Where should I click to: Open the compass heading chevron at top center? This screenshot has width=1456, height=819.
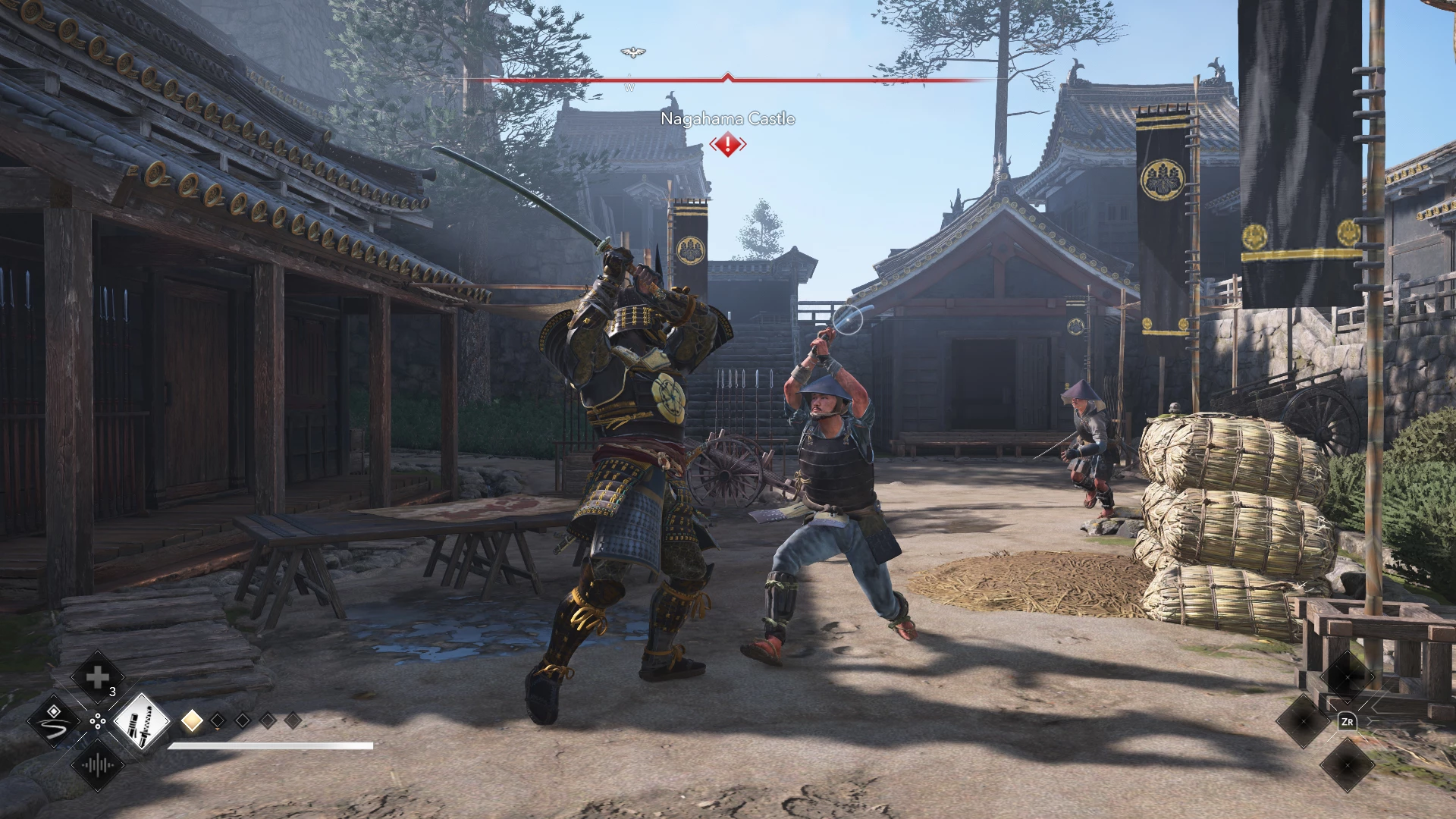728,76
